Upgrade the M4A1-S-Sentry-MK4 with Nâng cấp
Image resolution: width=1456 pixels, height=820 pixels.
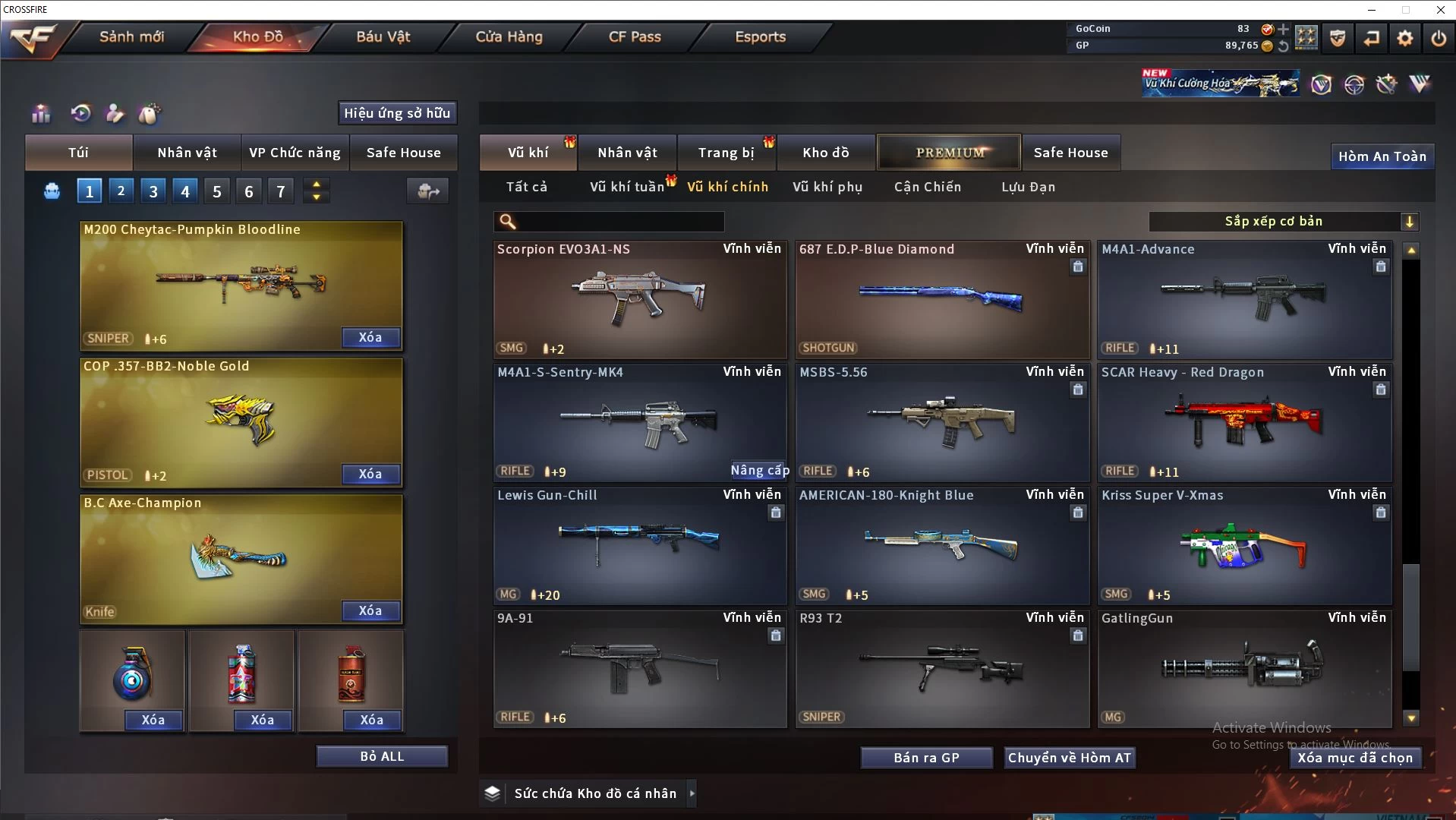[x=759, y=471]
